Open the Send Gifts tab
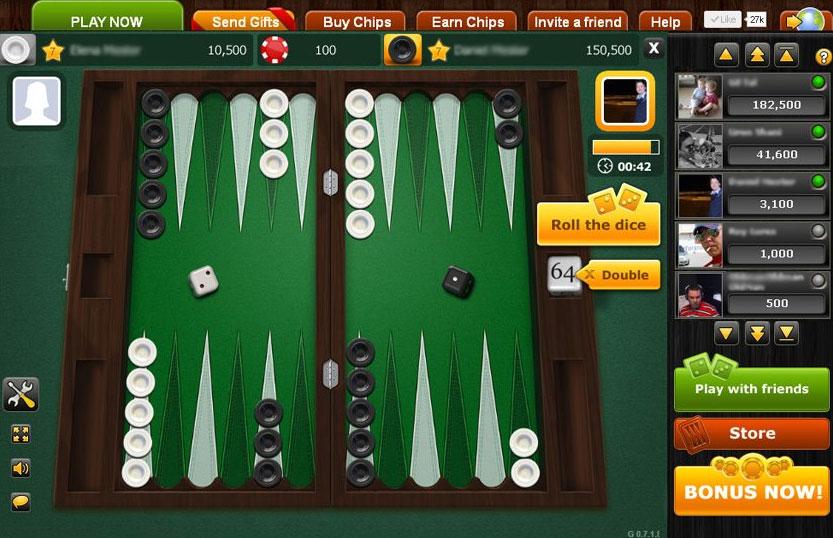 [244, 22]
